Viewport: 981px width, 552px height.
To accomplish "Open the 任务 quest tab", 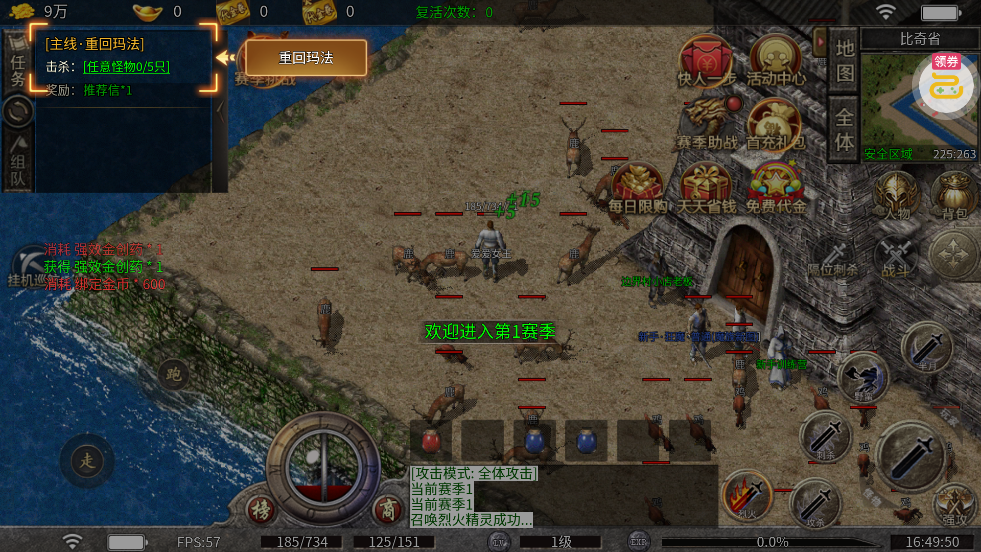I will click(x=17, y=66).
